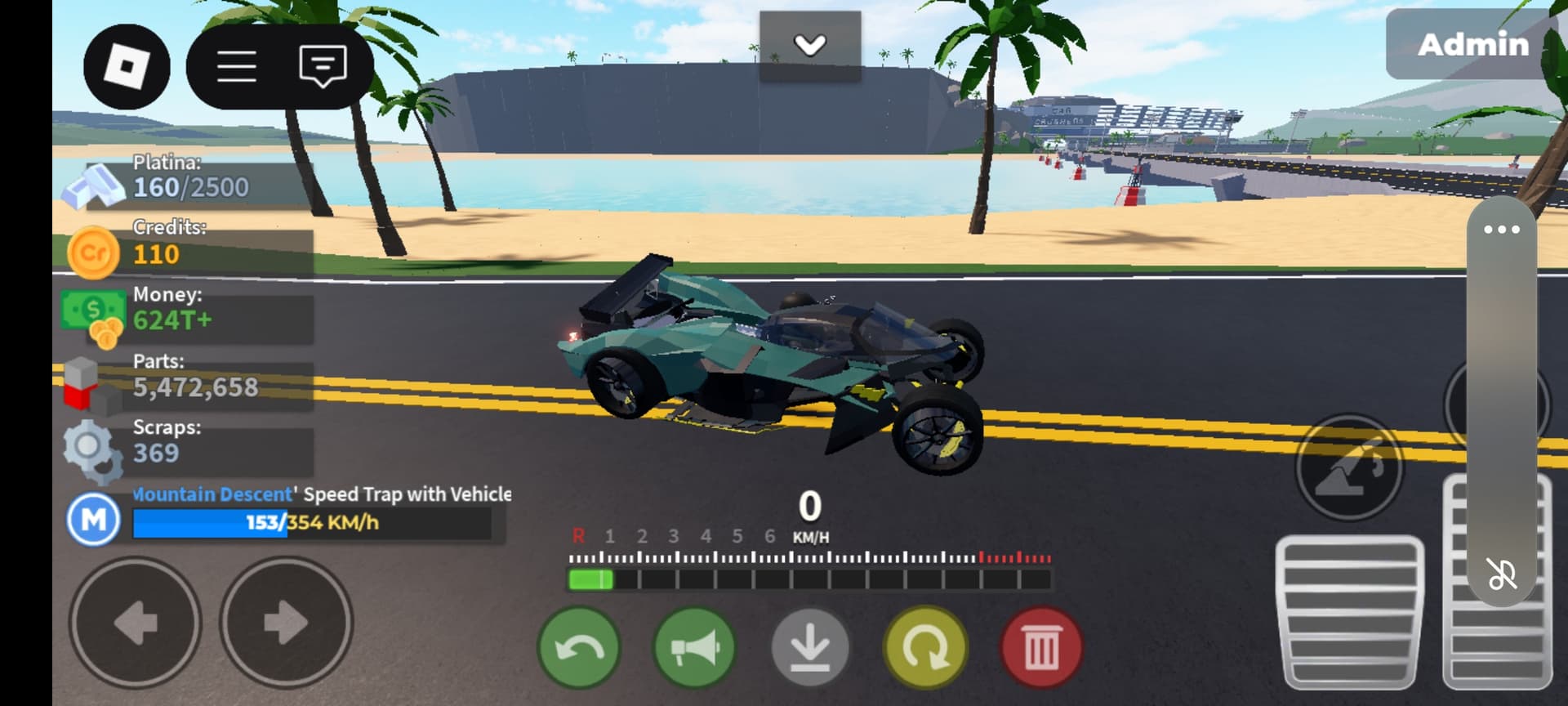This screenshot has width=1568, height=706.
Task: Tap the brake pedal
Action: pos(1349,613)
